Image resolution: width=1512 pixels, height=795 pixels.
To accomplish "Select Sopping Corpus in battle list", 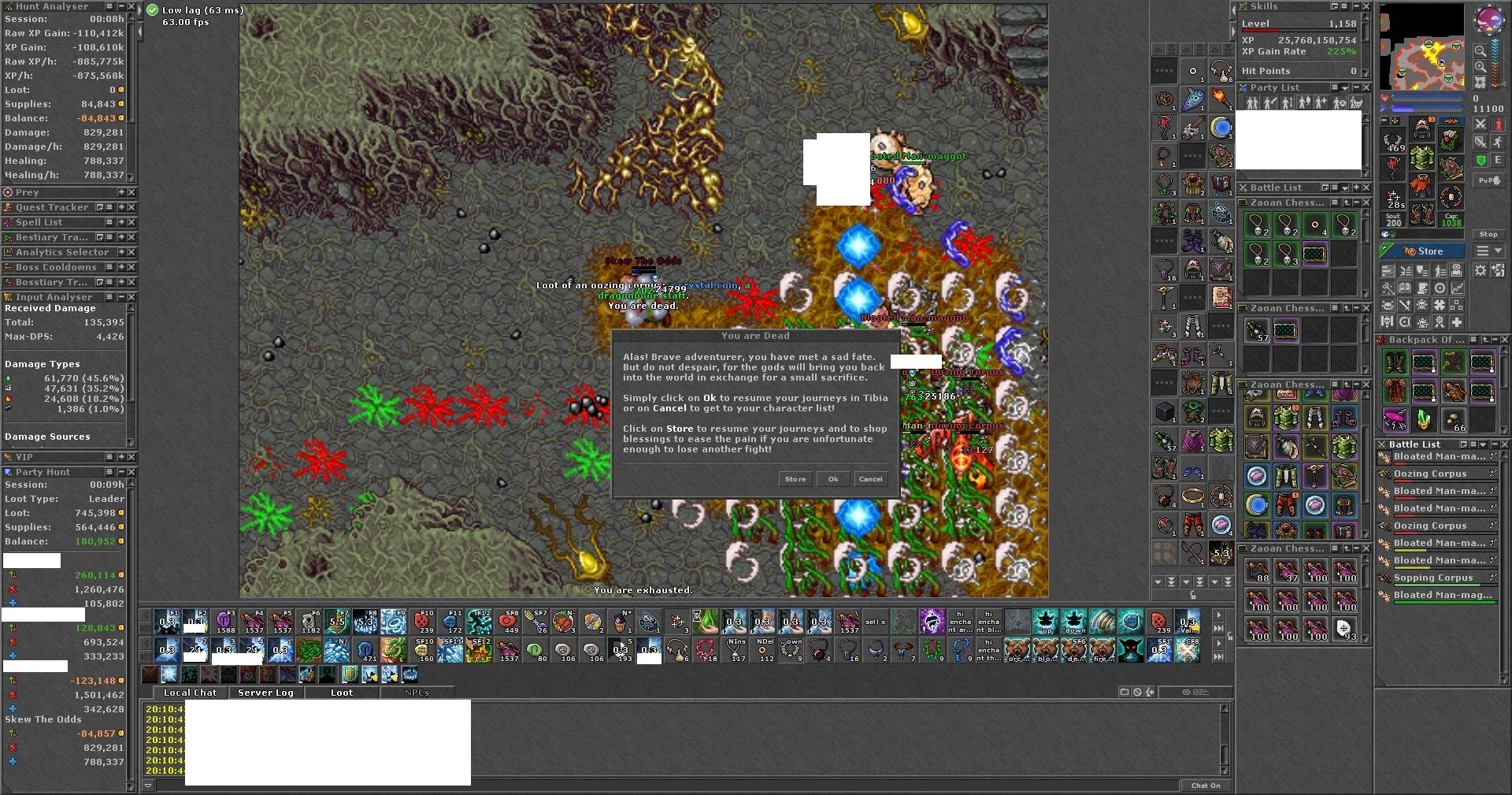I will [x=1433, y=578].
